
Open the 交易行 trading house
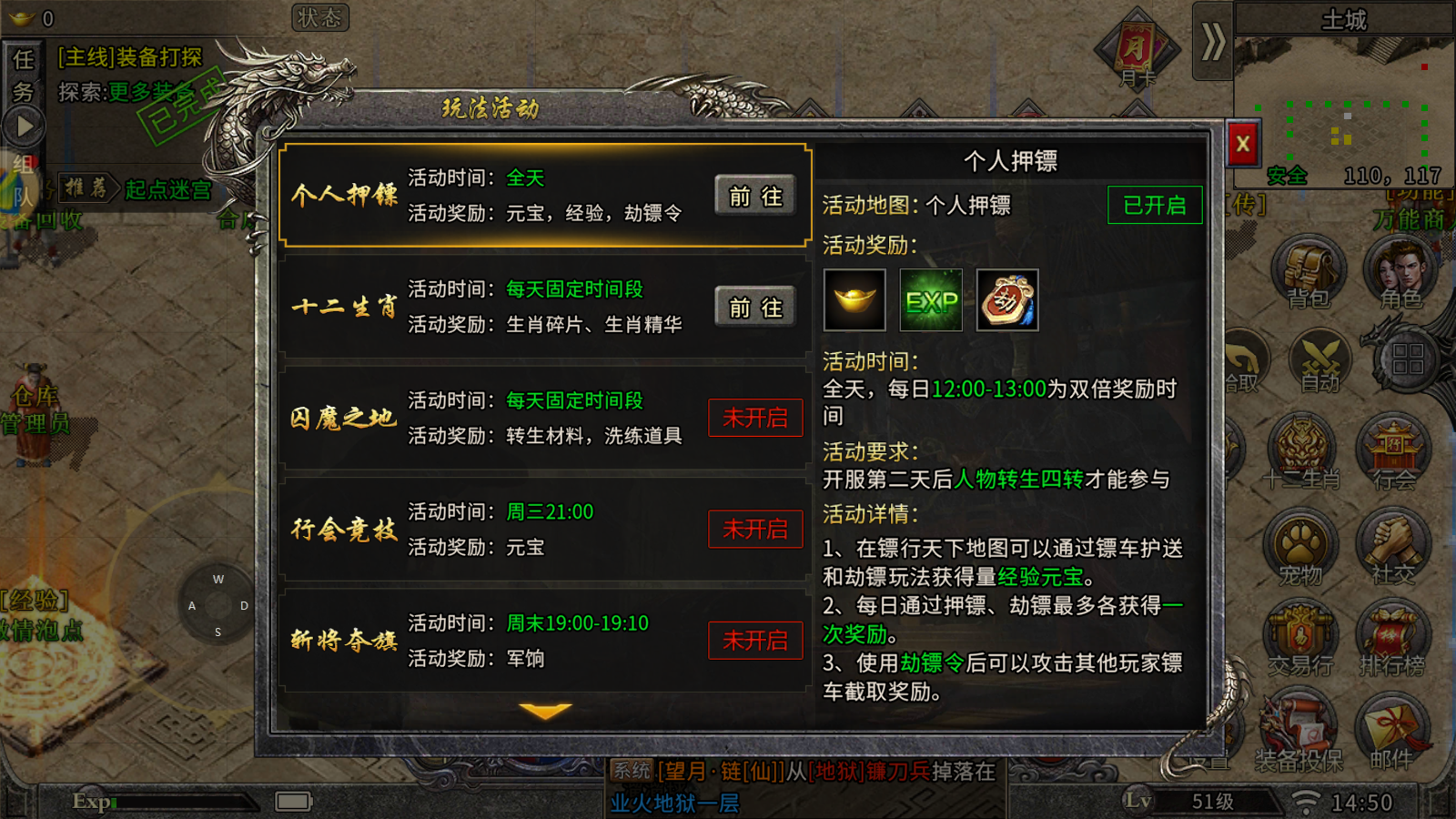[1300, 637]
